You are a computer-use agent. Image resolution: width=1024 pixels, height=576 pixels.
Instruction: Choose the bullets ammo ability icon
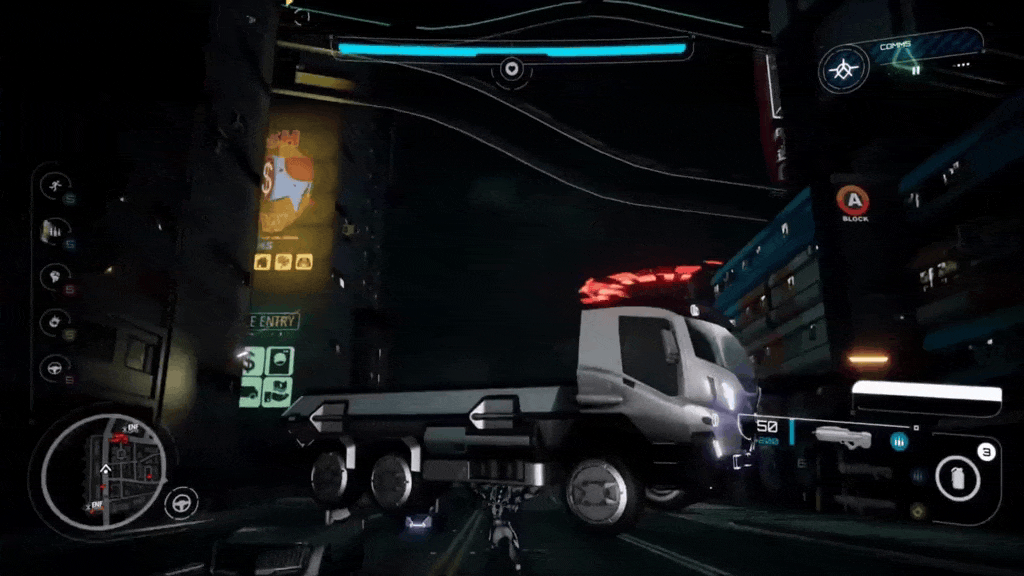coord(52,231)
